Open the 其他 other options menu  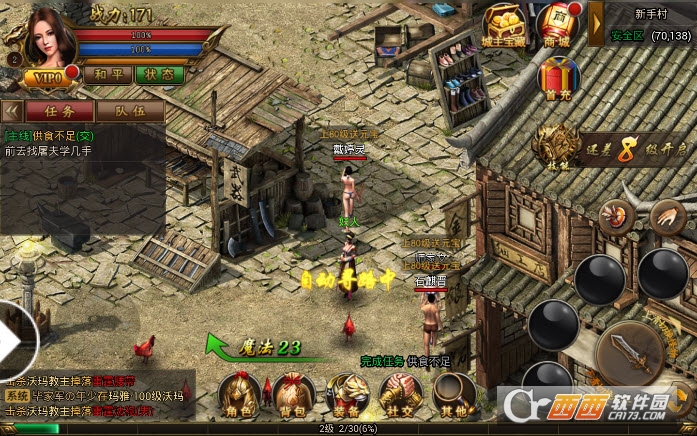[452, 395]
